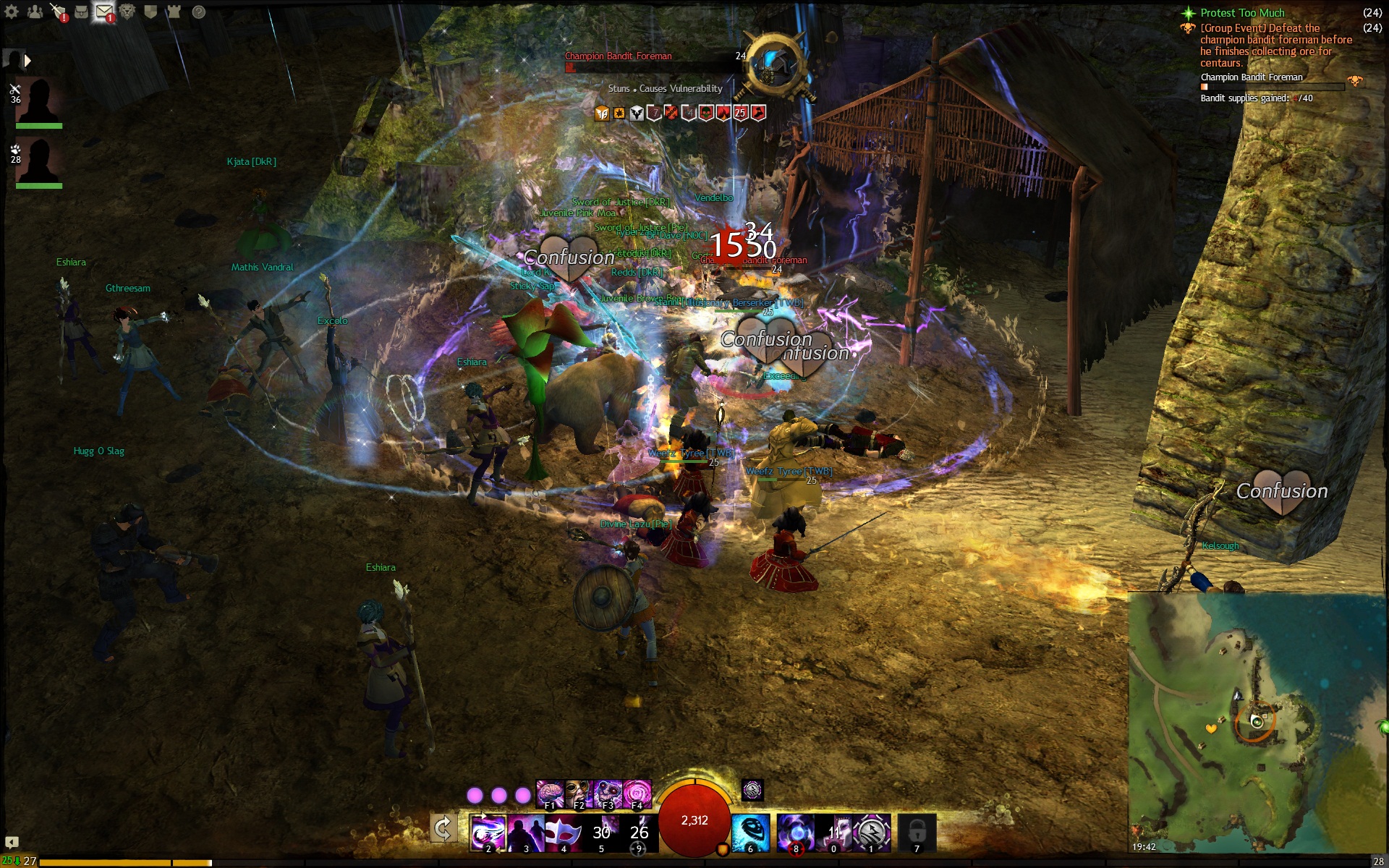Open the guild shield panel

pyautogui.click(x=150, y=12)
